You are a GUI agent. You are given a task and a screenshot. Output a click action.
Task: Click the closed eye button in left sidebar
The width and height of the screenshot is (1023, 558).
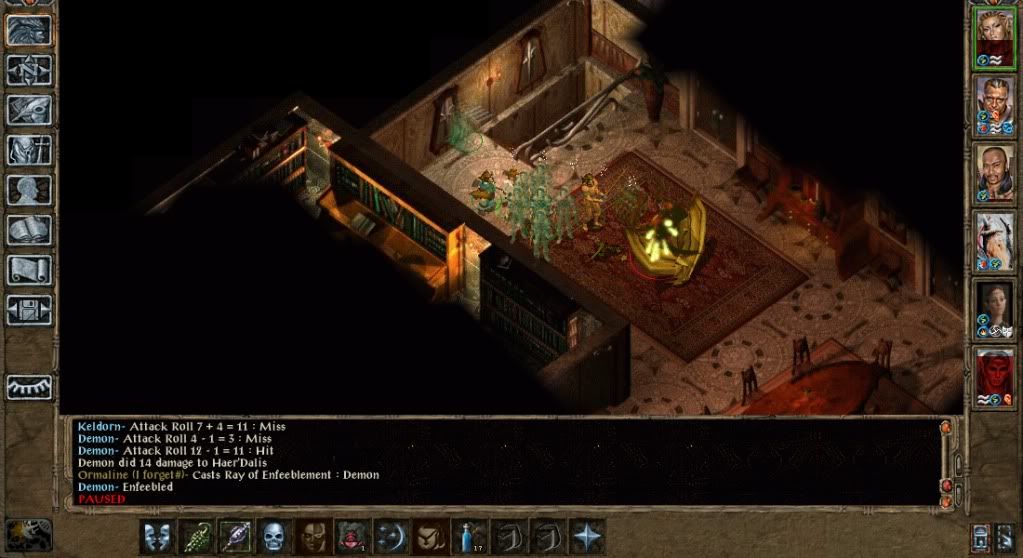30,387
